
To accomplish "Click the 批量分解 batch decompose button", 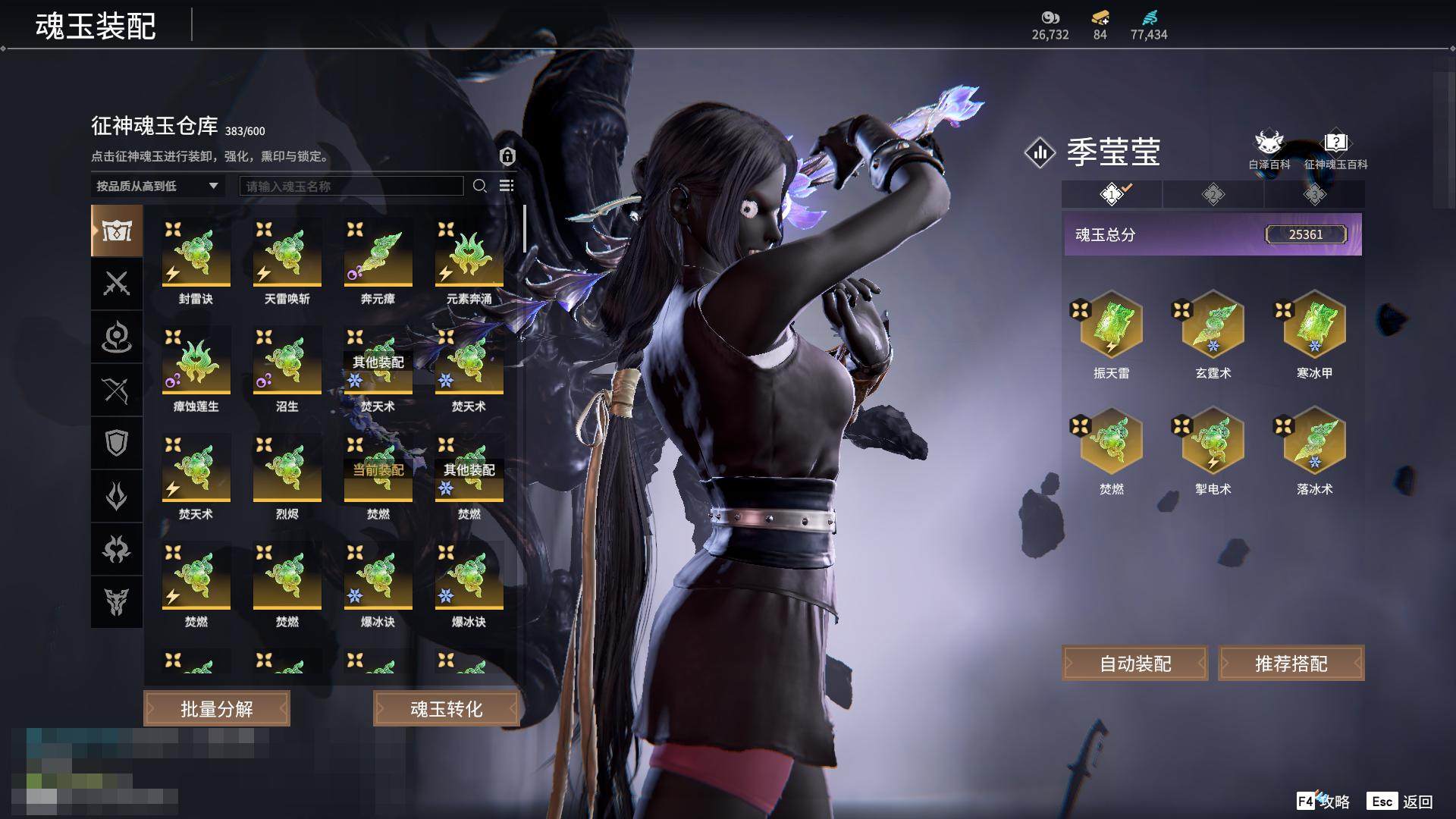I will (217, 709).
